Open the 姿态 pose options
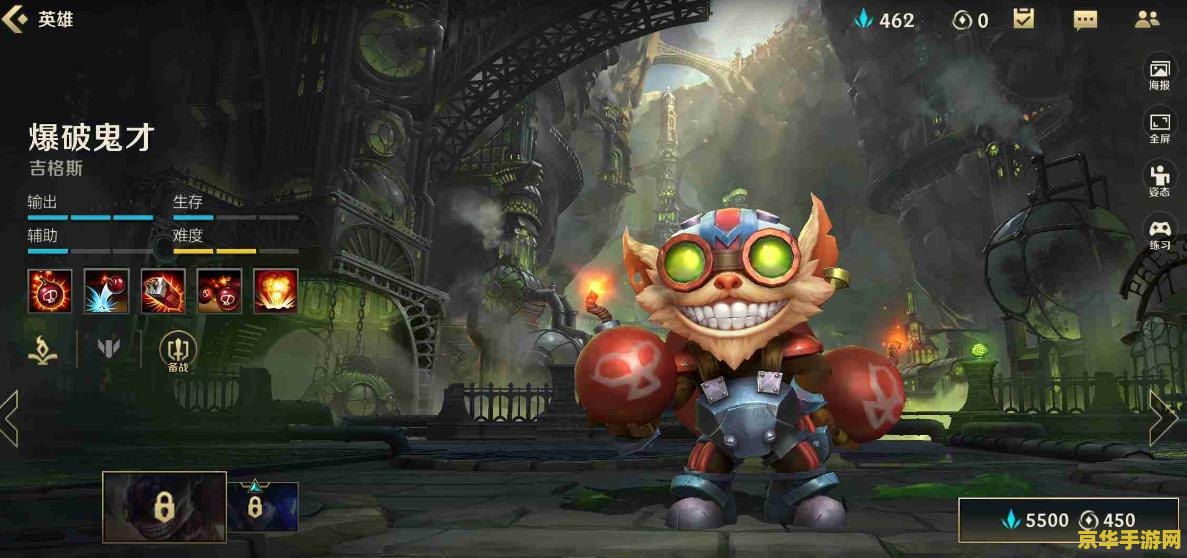 1160,182
